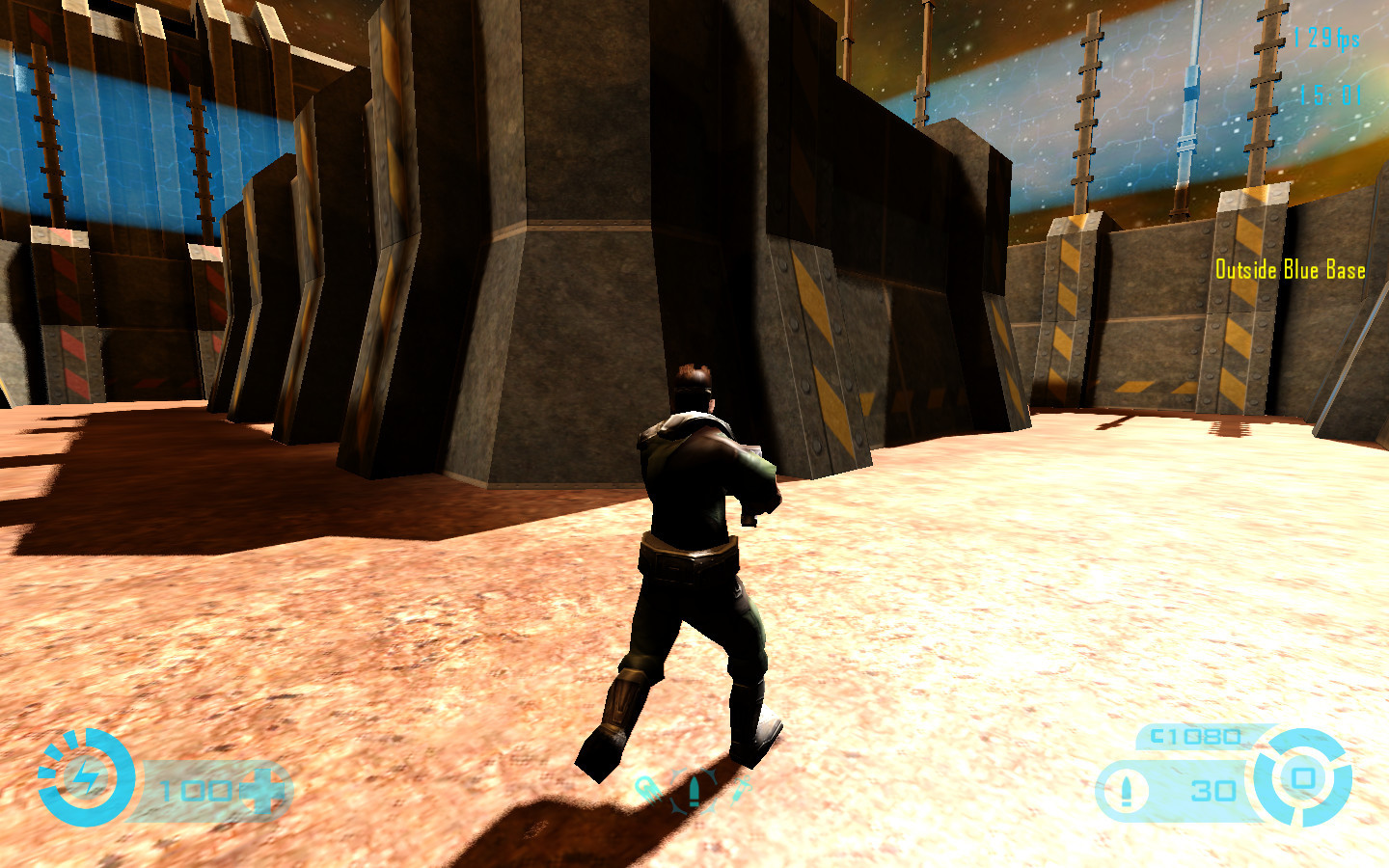Viewport: 1389px width, 868px height.
Task: Pick the syringe item icon
Action: 740,789
